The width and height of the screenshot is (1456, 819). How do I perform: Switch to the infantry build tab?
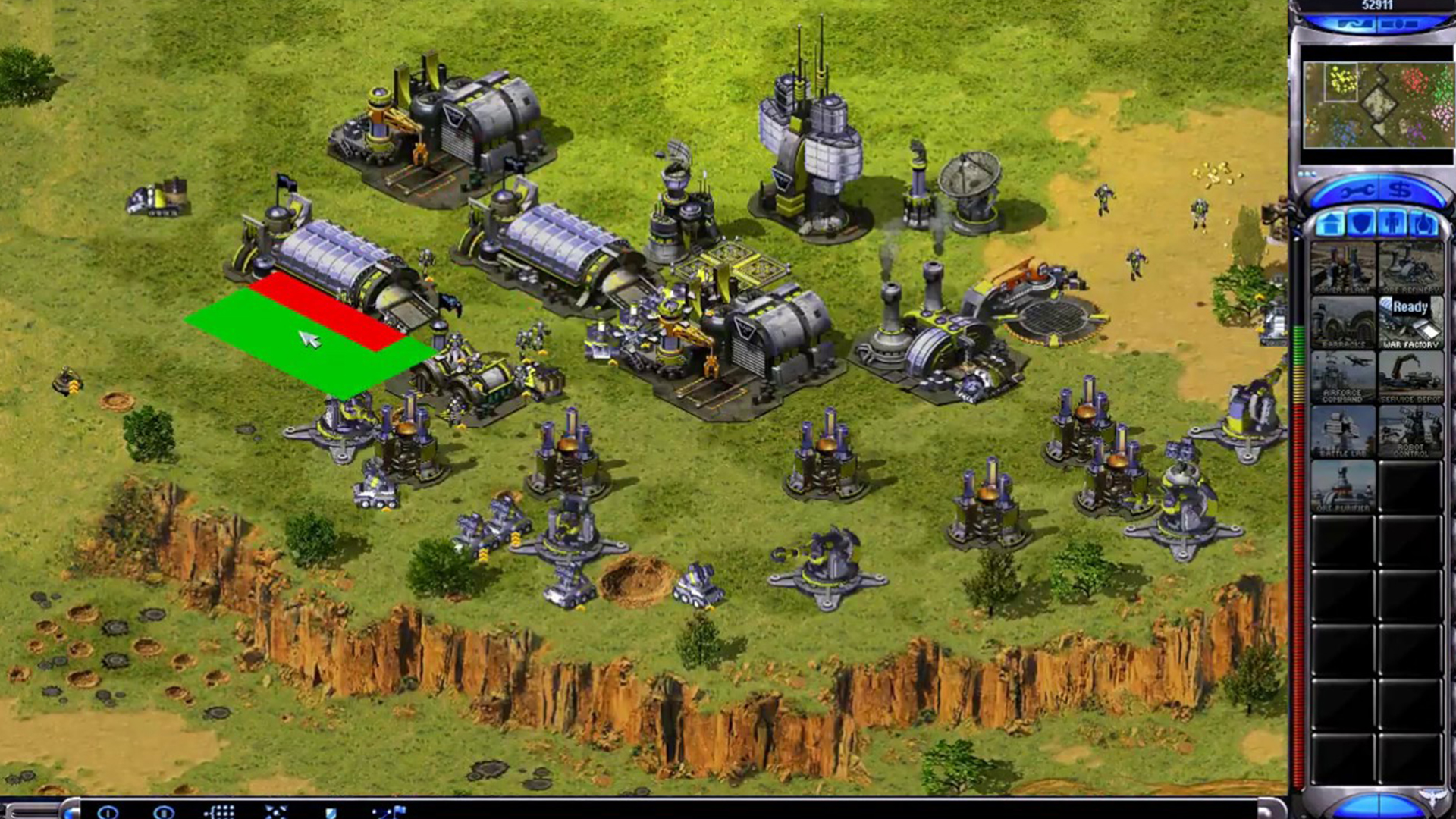tap(1394, 224)
